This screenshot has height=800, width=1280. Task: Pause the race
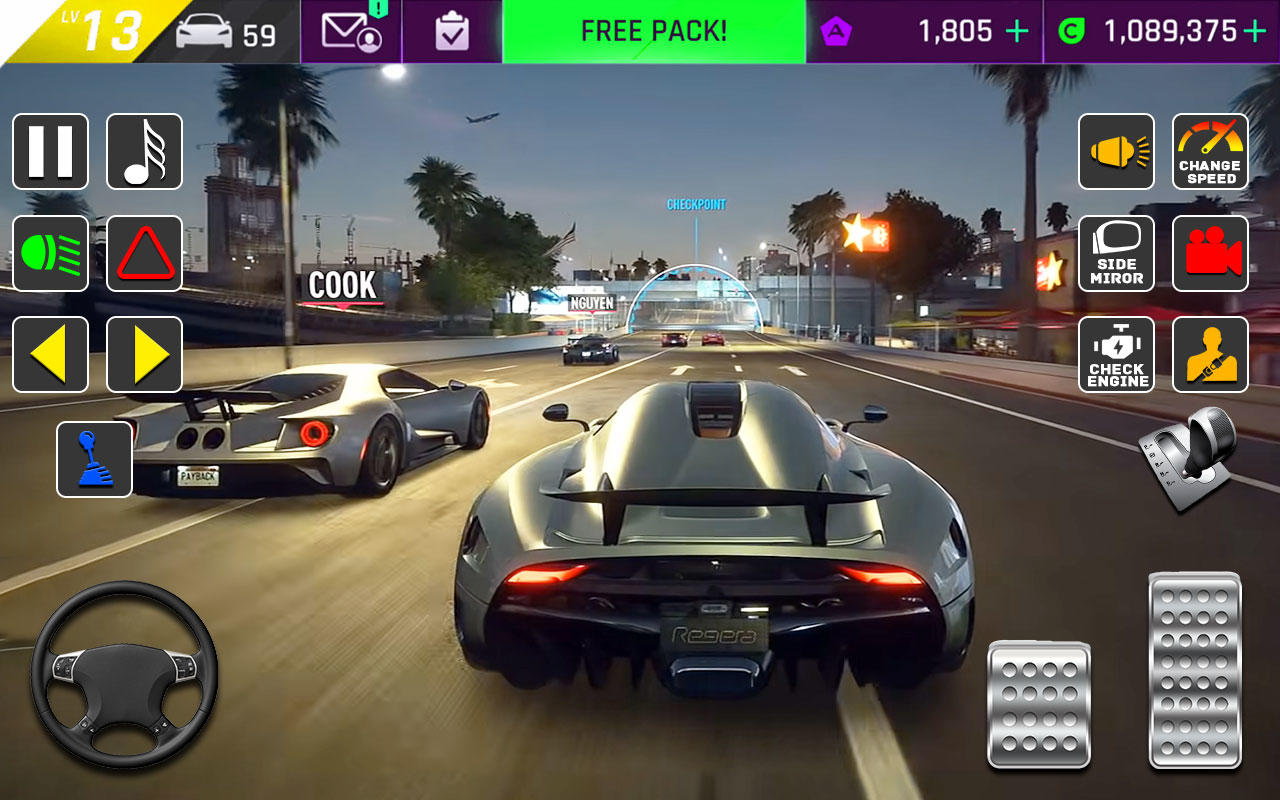(50, 152)
